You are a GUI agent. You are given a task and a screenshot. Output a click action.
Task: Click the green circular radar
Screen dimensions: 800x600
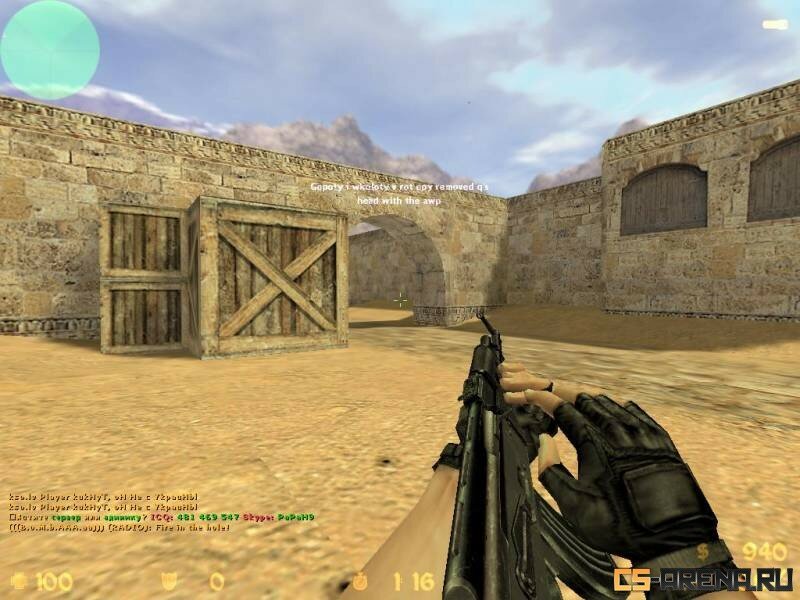pos(50,48)
